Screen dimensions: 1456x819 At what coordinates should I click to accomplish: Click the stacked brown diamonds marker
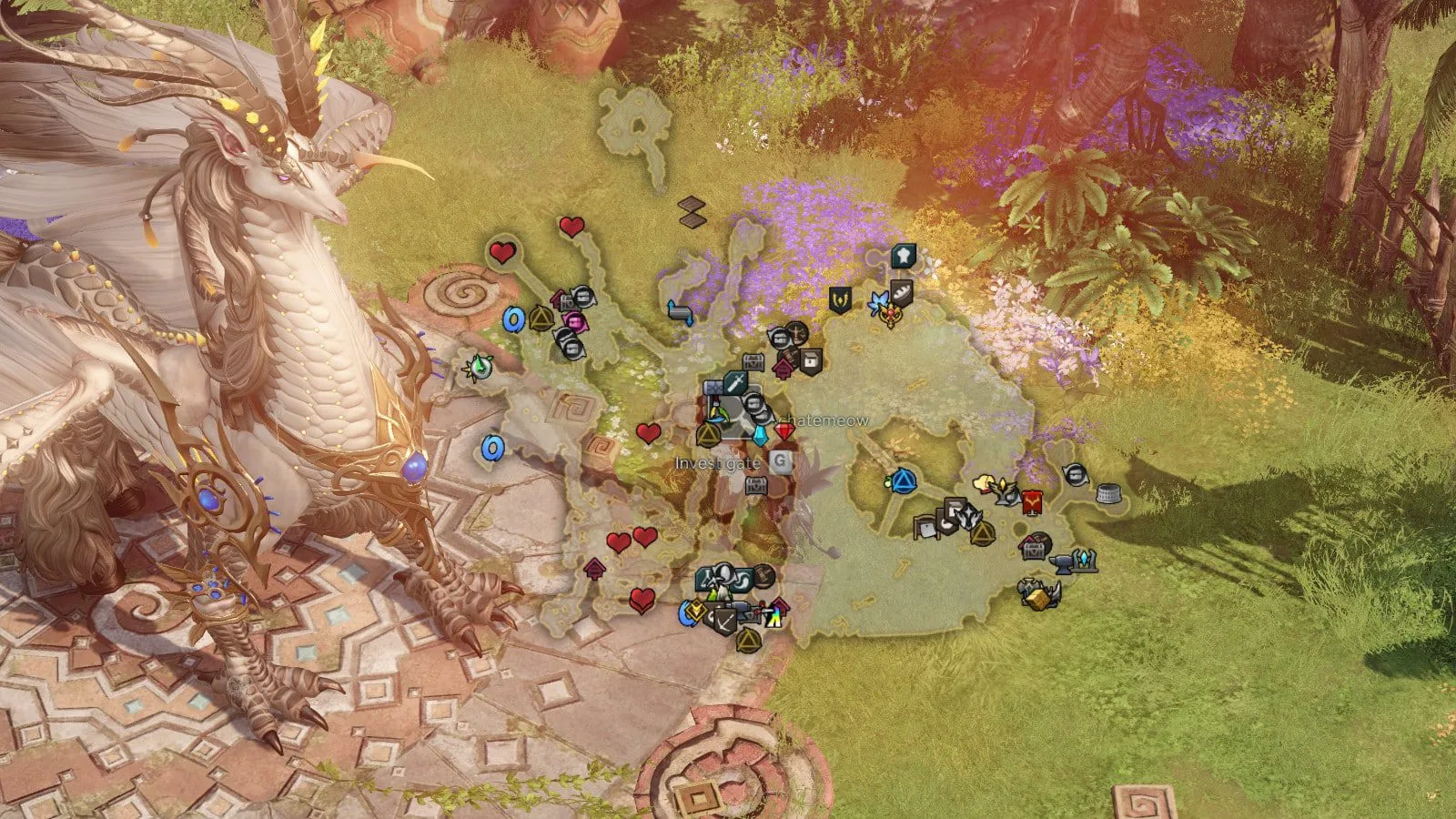693,211
